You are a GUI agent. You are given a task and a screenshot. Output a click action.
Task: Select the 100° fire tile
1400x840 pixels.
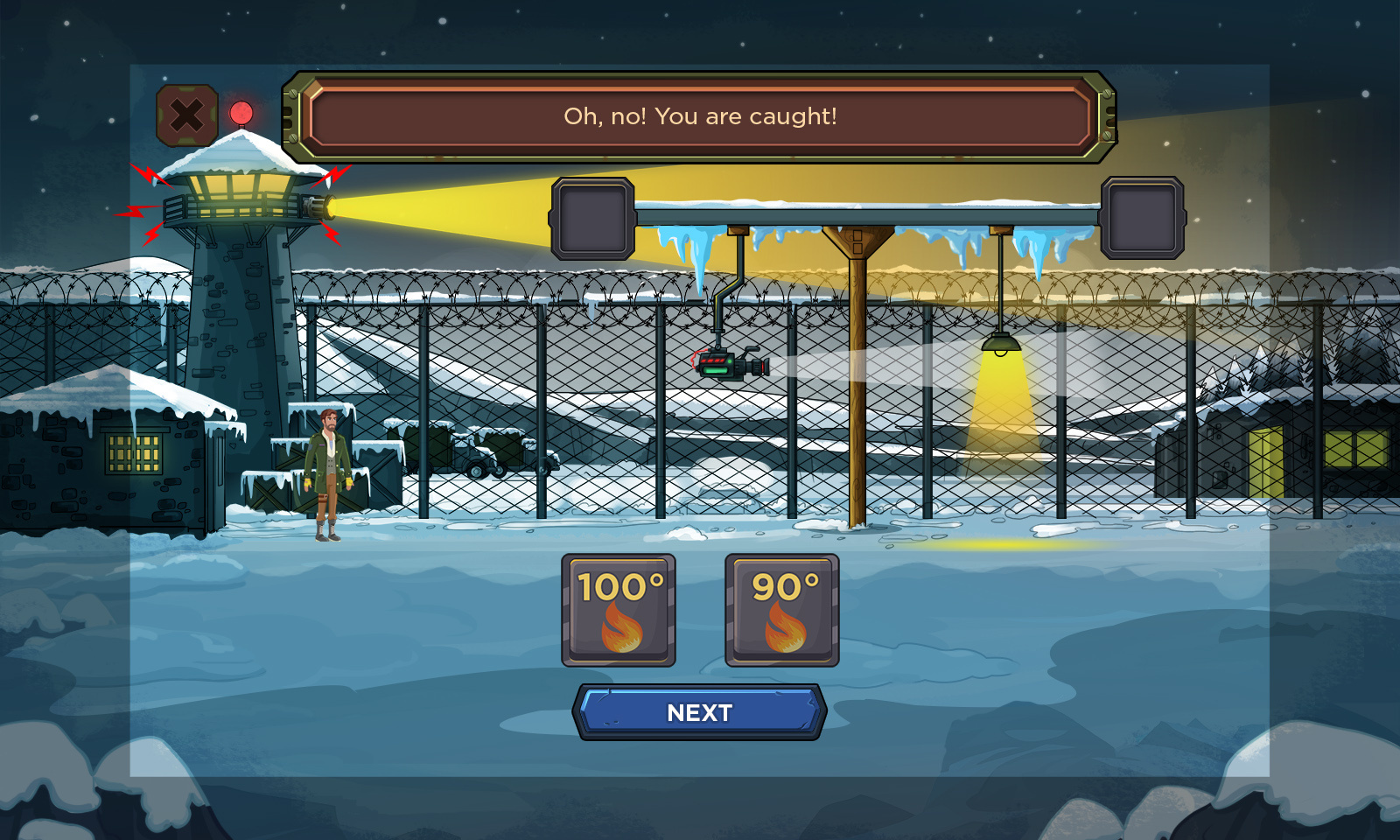619,610
